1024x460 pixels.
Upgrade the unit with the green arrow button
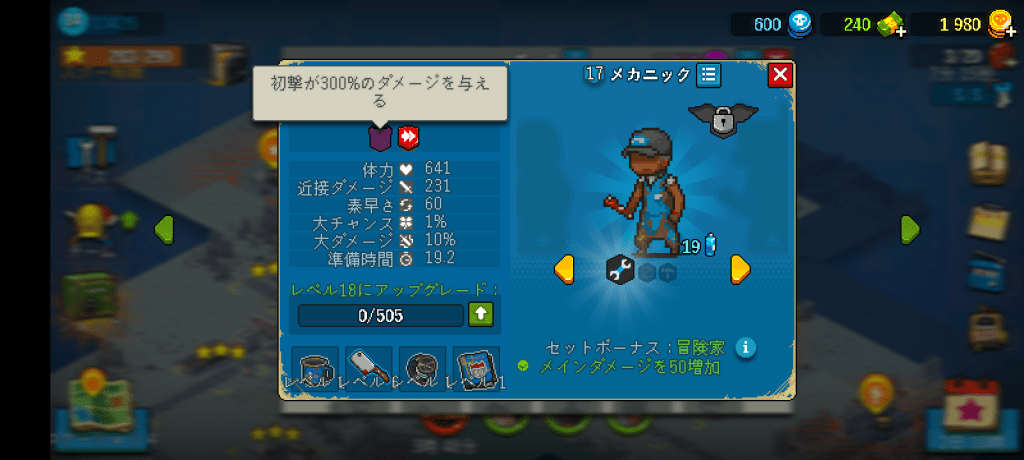481,315
